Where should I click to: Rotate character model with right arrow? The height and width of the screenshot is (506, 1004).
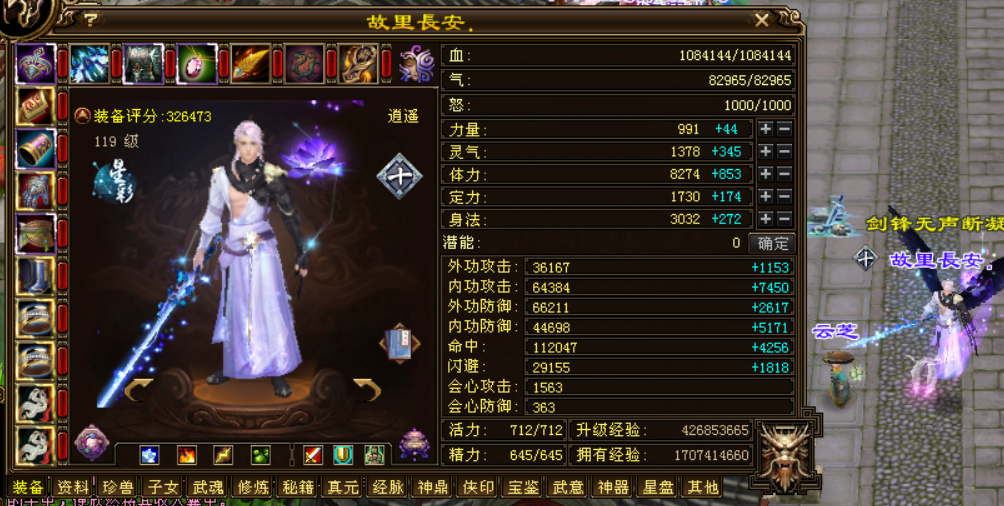367,388
